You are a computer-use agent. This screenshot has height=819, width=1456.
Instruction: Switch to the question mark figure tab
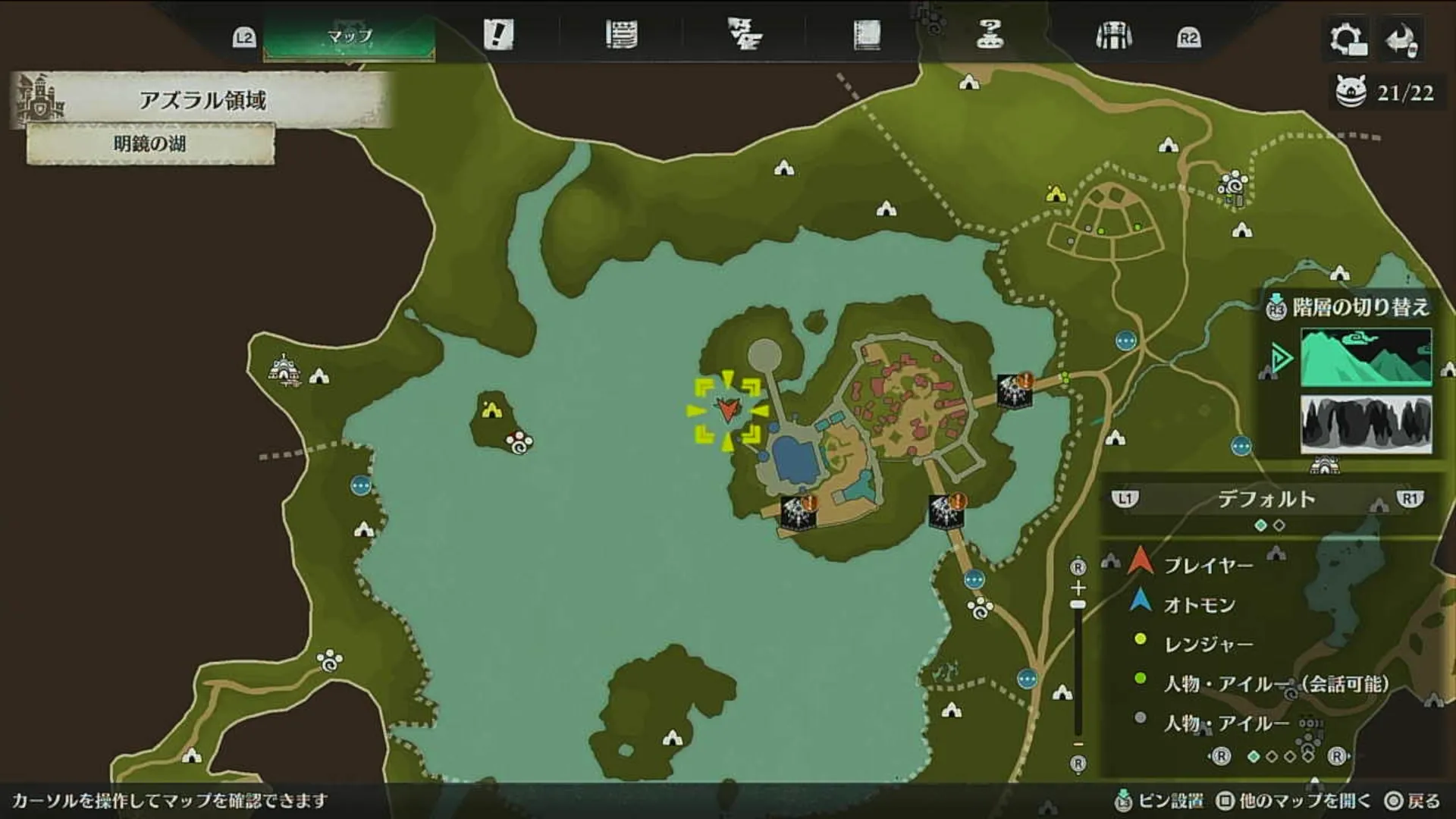click(x=990, y=35)
